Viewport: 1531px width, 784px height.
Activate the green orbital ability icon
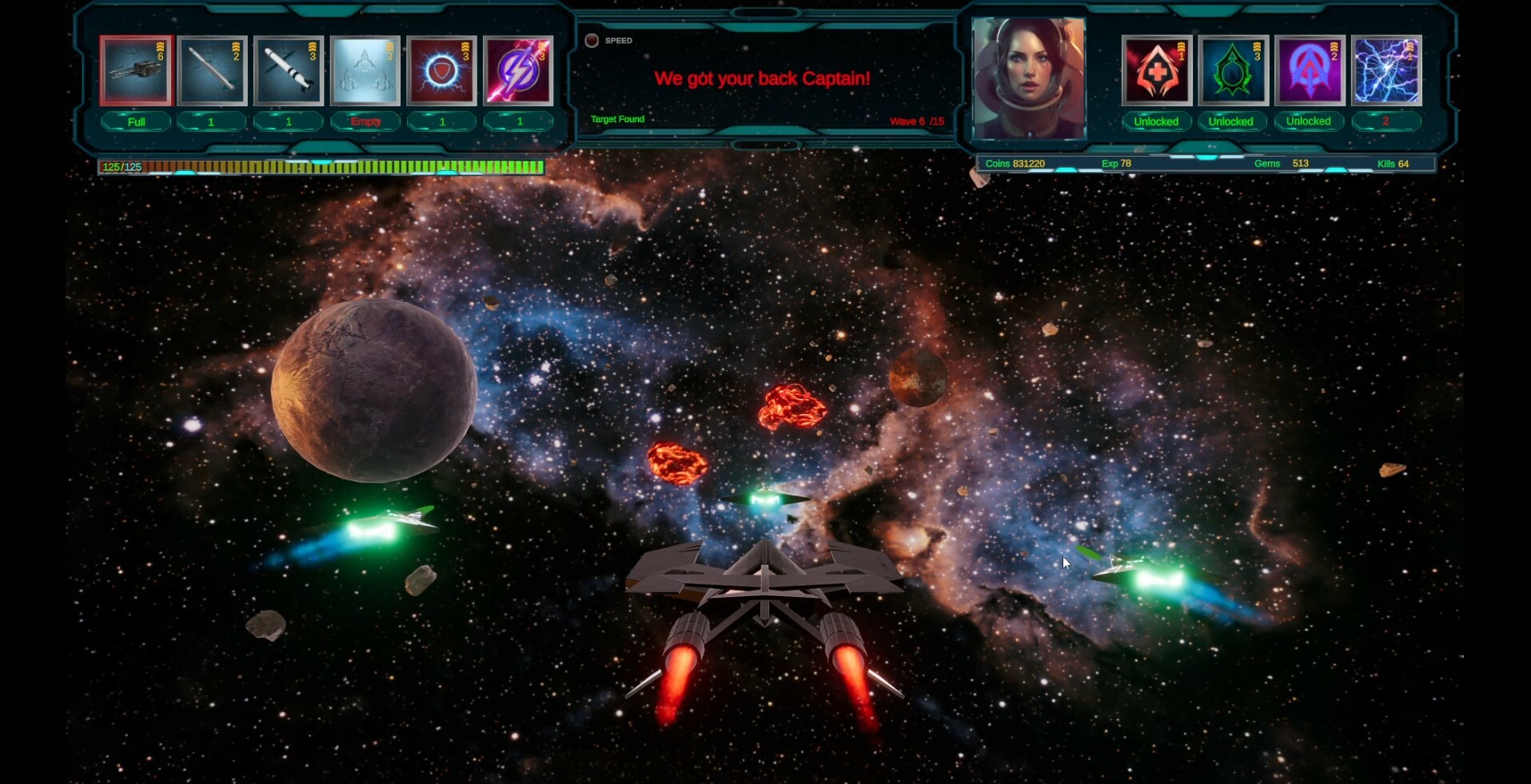point(1231,70)
